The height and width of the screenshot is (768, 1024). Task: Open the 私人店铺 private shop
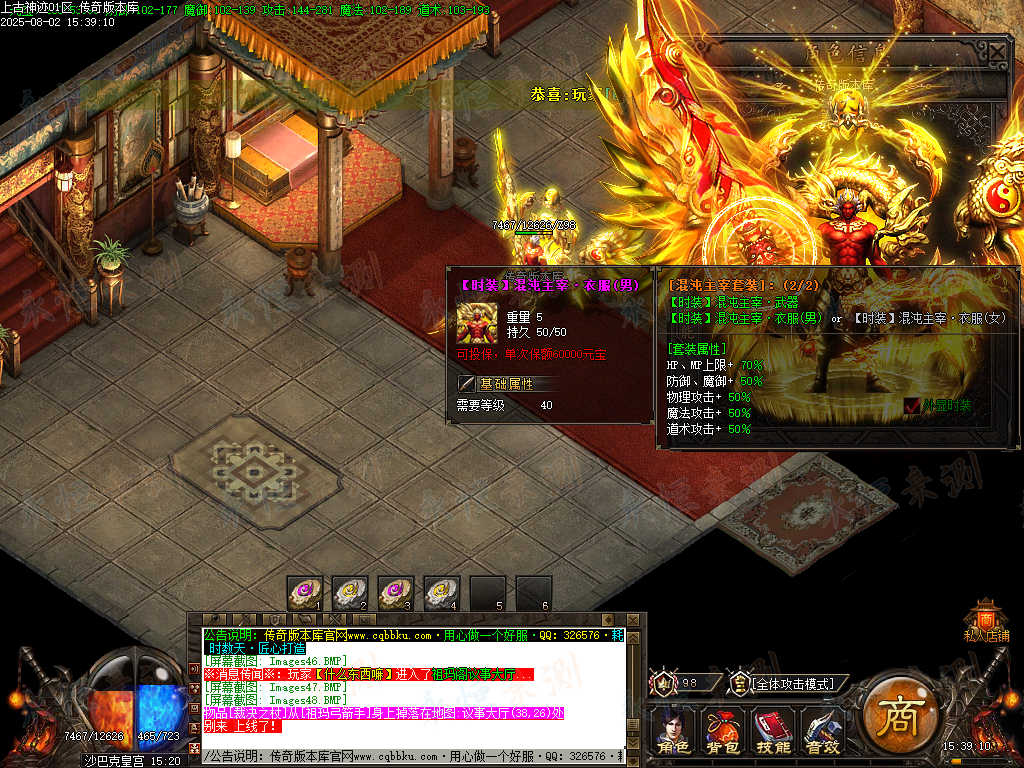click(x=986, y=619)
